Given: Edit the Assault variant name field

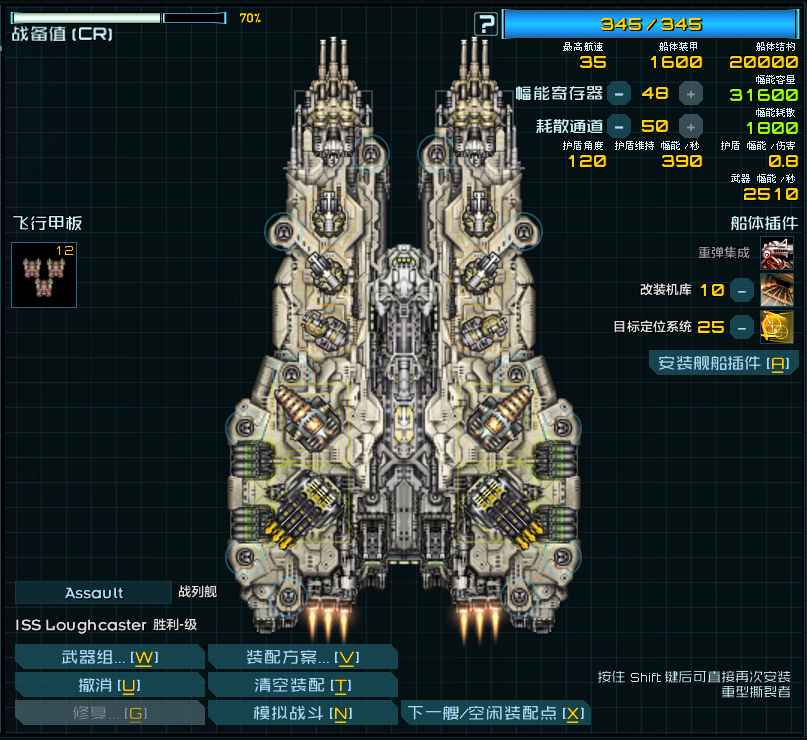Looking at the screenshot, I should tap(93, 593).
